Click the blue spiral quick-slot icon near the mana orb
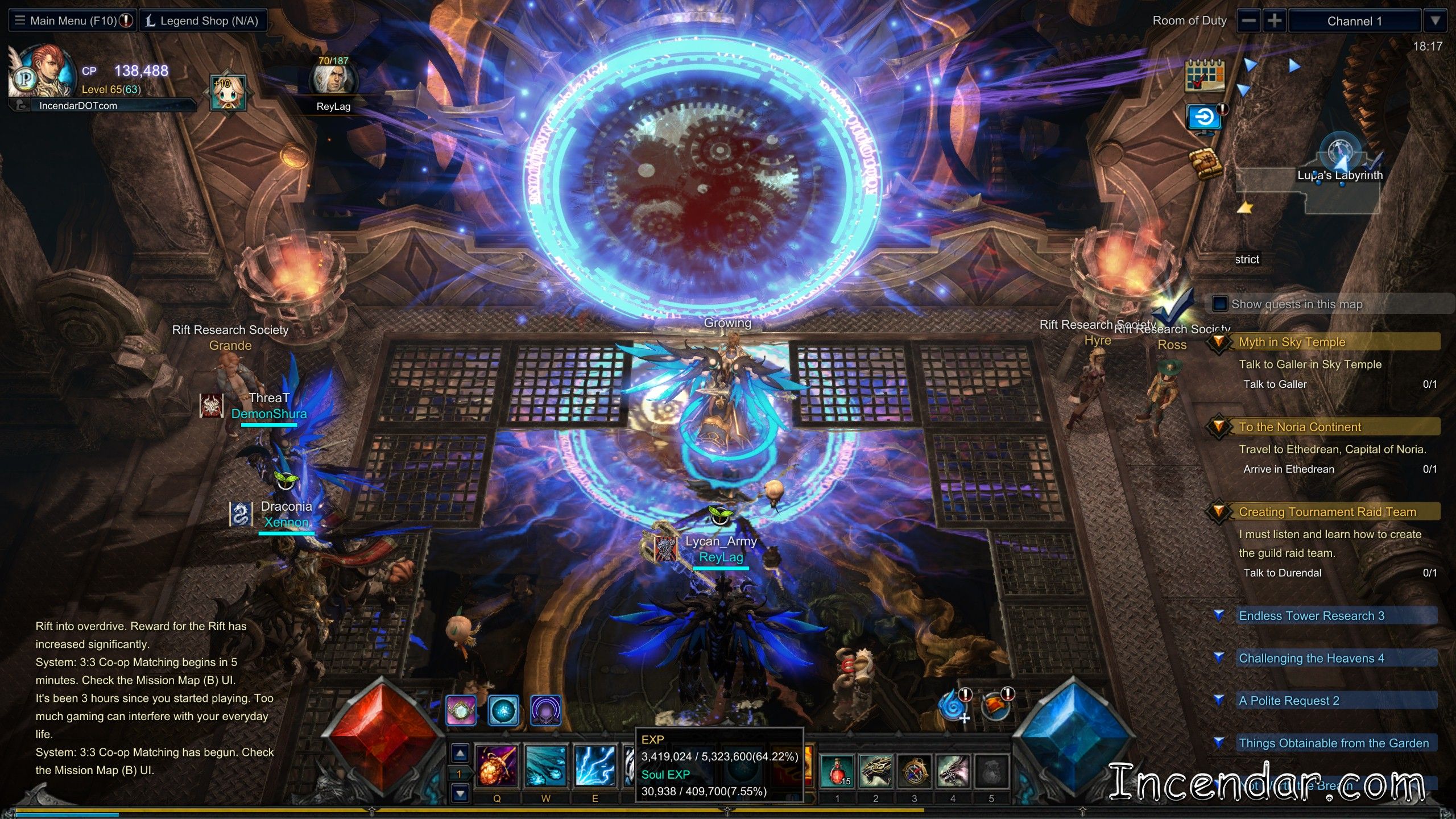Viewport: 1456px width, 819px height. (x=951, y=705)
